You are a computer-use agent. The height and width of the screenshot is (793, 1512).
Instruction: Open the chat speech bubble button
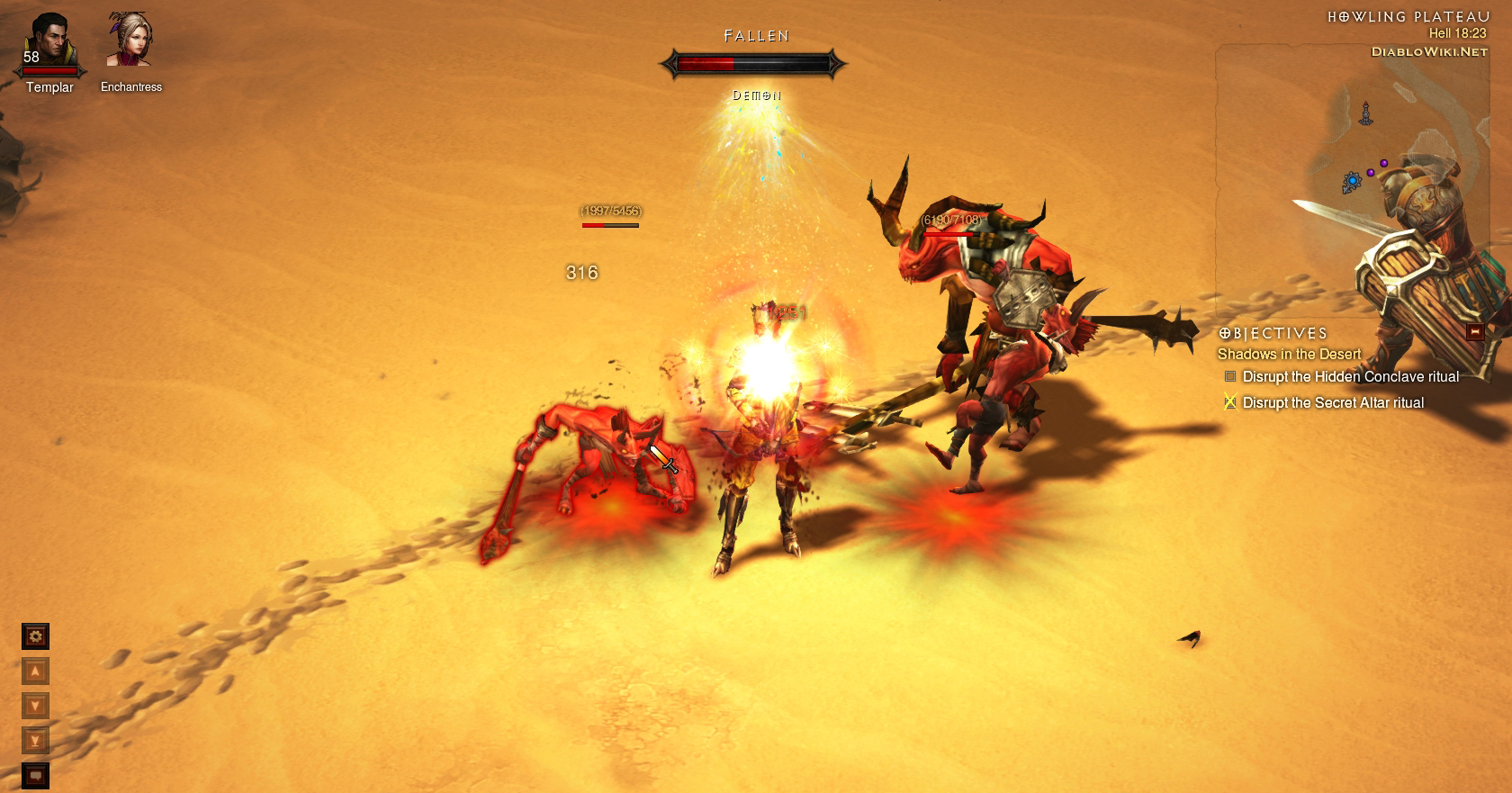35,774
